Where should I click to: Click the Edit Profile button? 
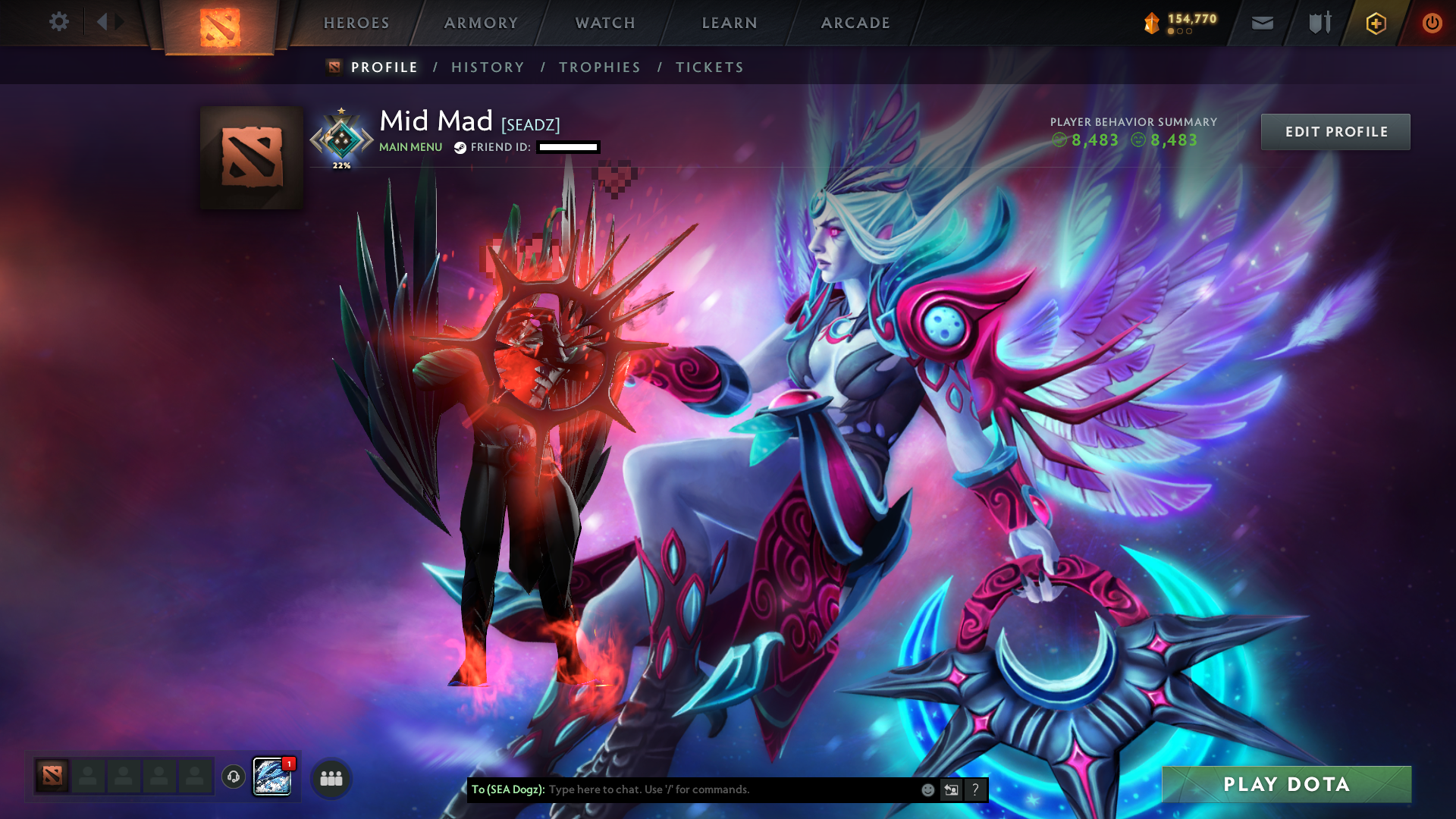[1335, 131]
